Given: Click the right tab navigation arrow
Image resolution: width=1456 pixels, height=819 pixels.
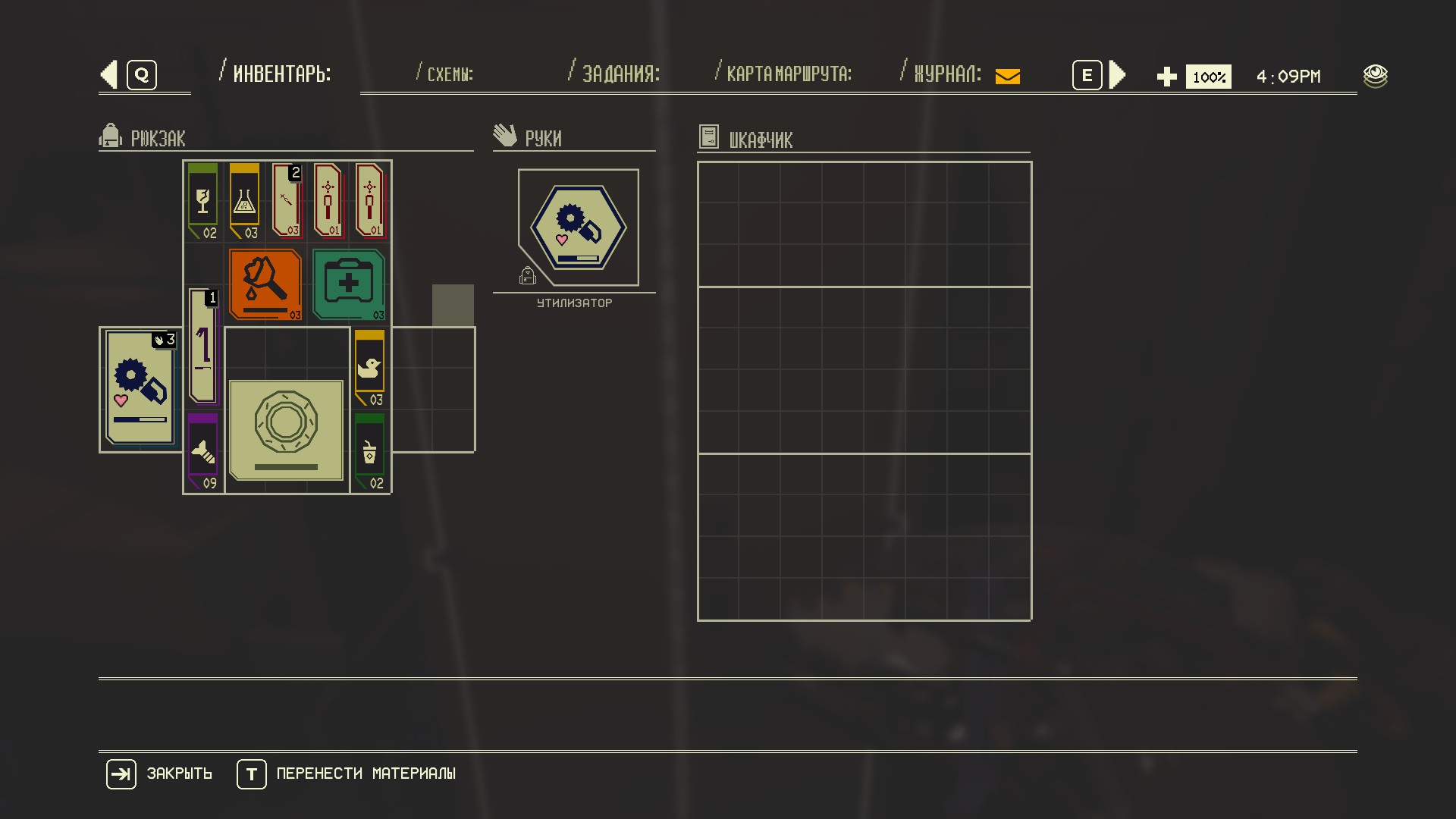Looking at the screenshot, I should pyautogui.click(x=1117, y=75).
